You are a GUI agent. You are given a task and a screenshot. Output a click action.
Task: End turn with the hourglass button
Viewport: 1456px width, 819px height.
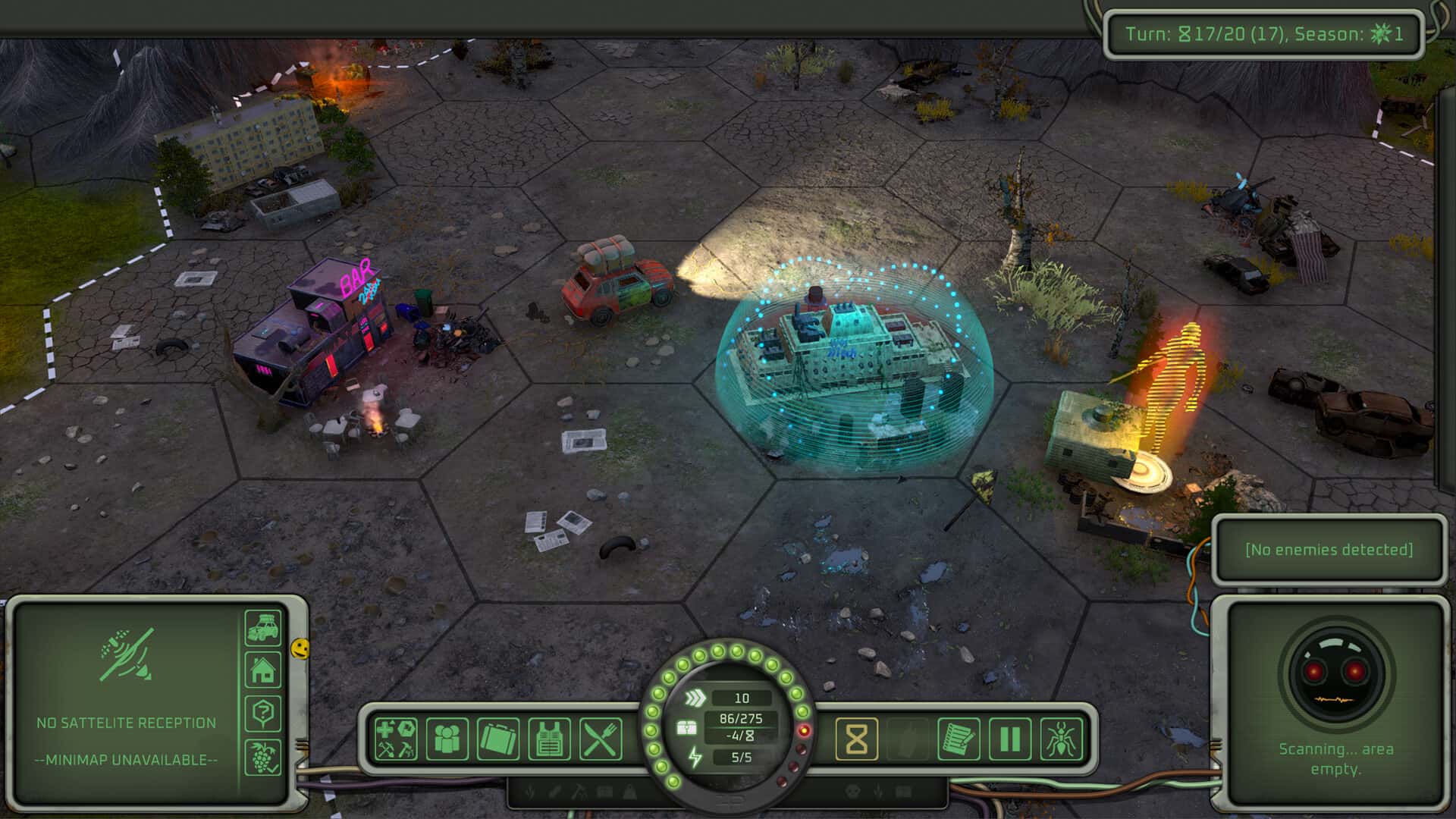(856, 739)
